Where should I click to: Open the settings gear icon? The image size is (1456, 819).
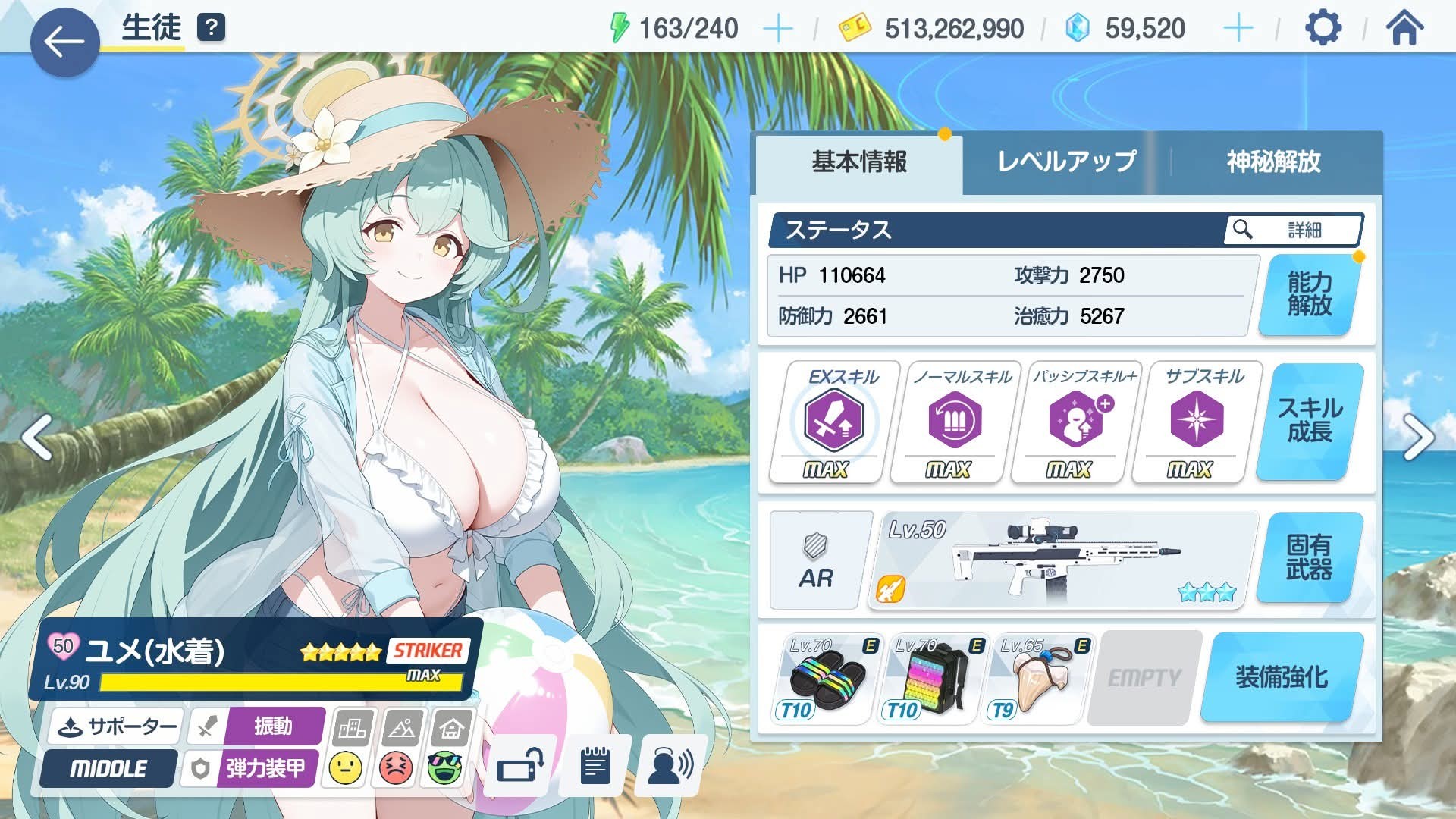click(x=1323, y=29)
